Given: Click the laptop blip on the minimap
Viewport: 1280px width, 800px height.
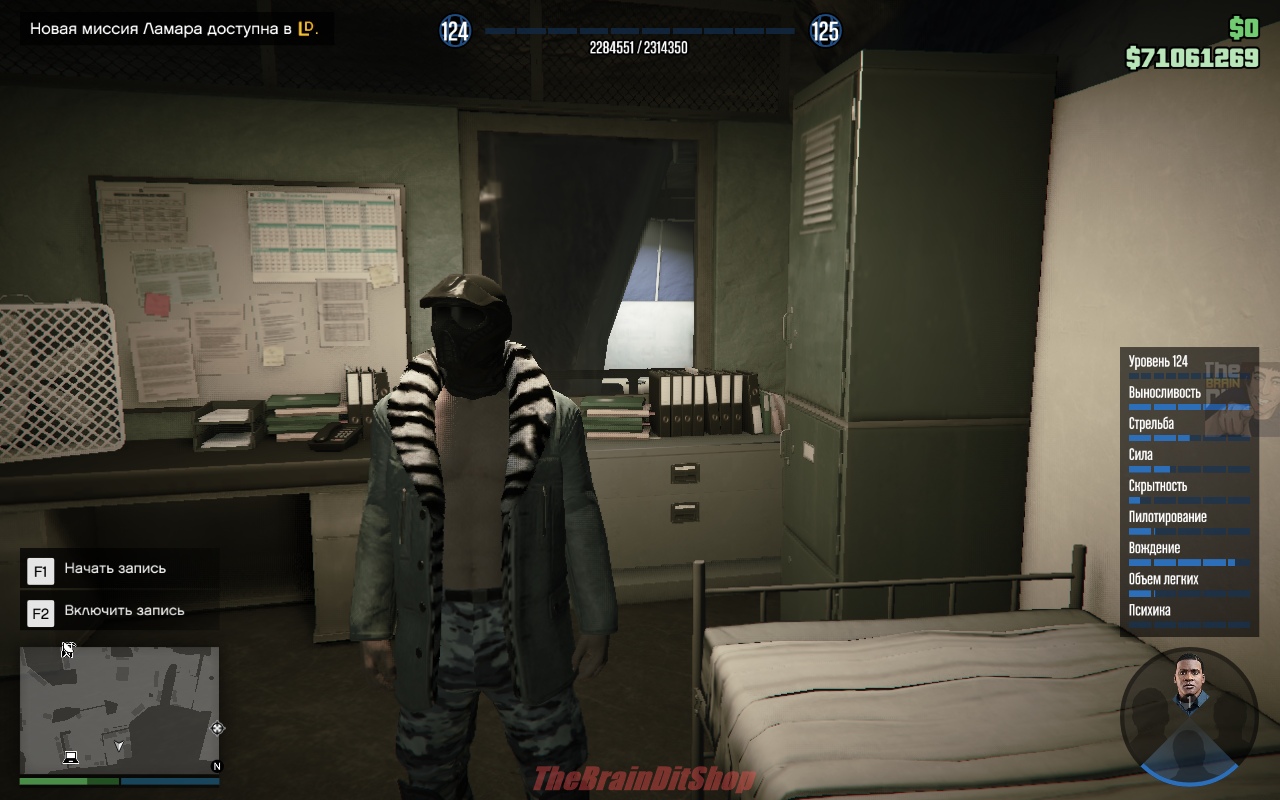Looking at the screenshot, I should coord(71,756).
